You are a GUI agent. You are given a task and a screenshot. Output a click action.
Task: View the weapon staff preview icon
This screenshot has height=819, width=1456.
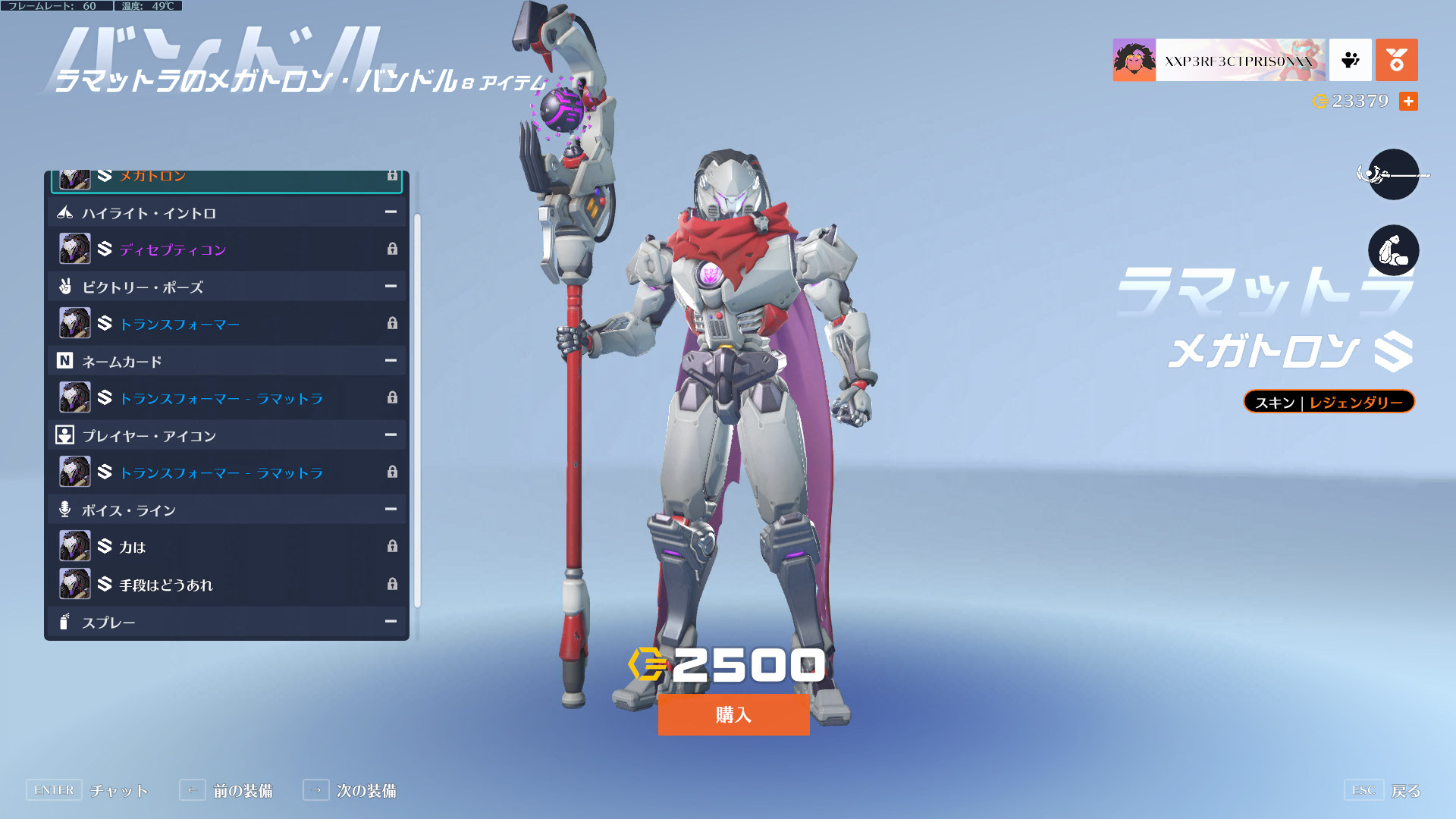tap(1393, 175)
